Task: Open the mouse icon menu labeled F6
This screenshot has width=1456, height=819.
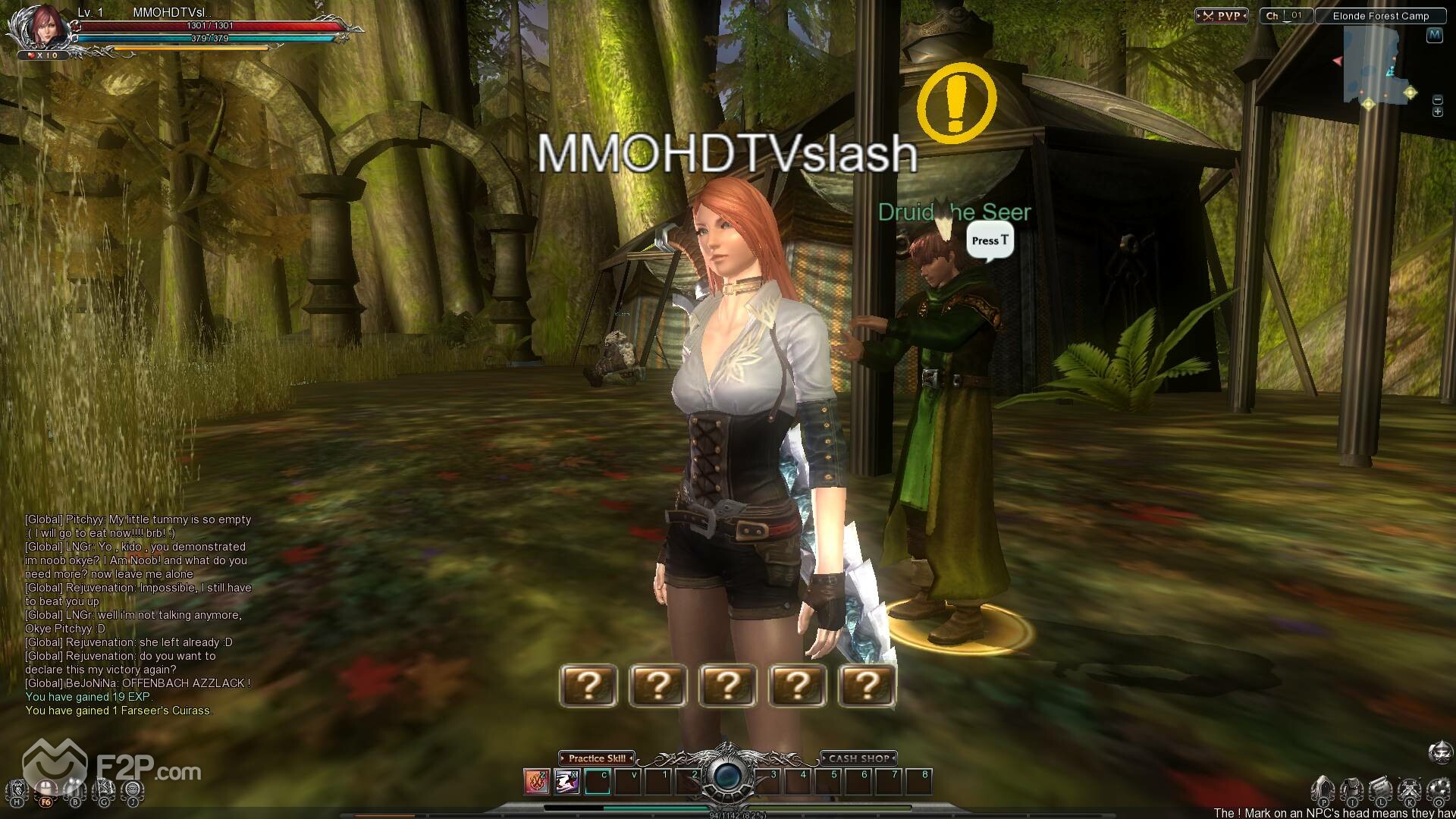Action: (46, 791)
